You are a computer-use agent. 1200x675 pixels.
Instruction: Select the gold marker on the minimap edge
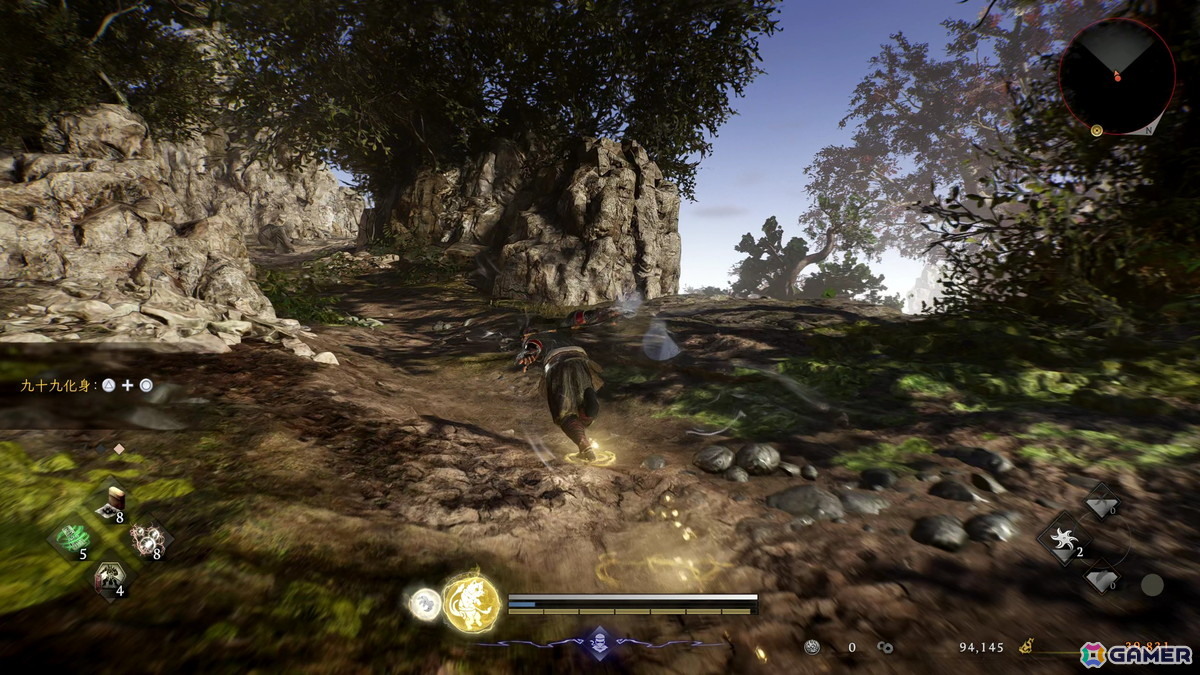click(1097, 130)
